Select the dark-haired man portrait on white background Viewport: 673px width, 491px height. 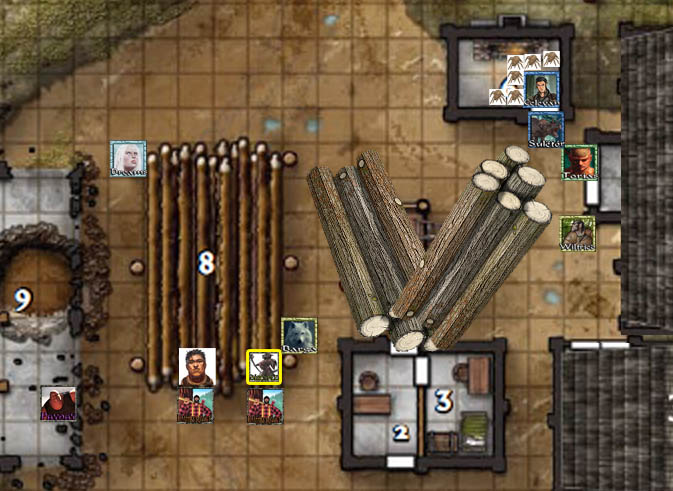(x=197, y=366)
